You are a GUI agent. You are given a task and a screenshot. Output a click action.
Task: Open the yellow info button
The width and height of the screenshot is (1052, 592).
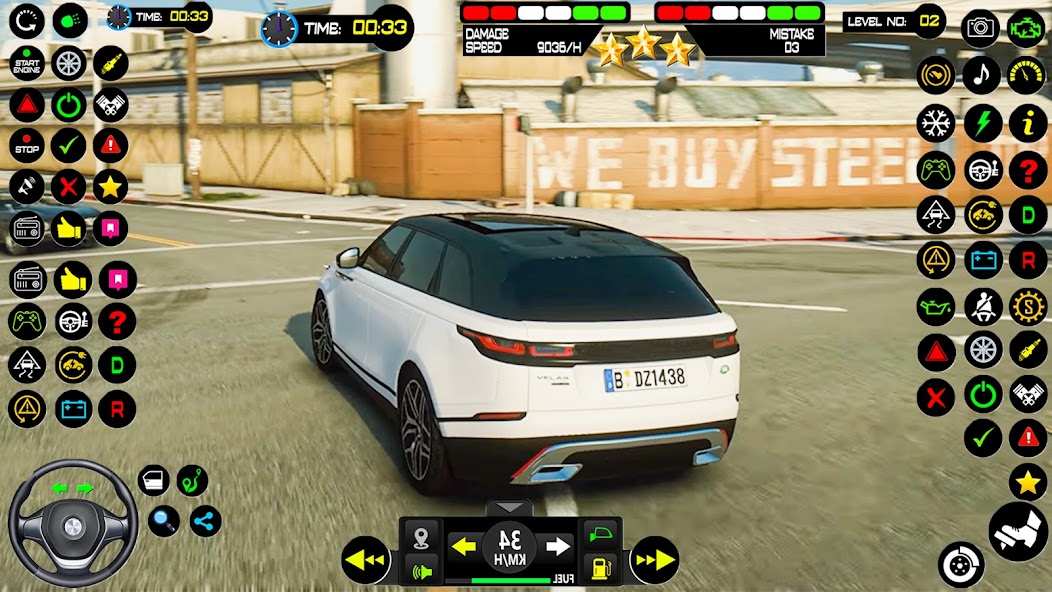point(1027,123)
